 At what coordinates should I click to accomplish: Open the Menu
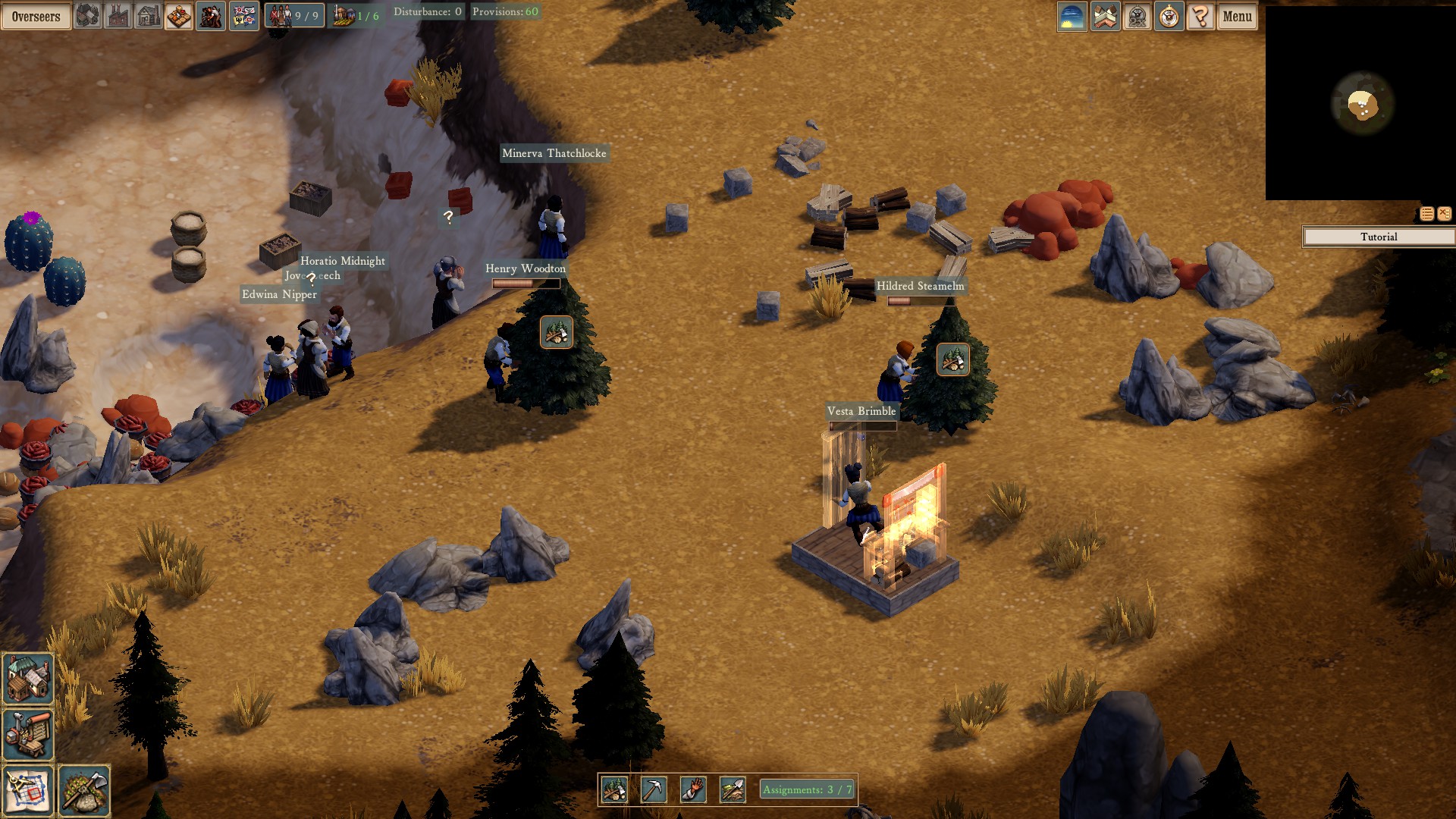pos(1237,16)
